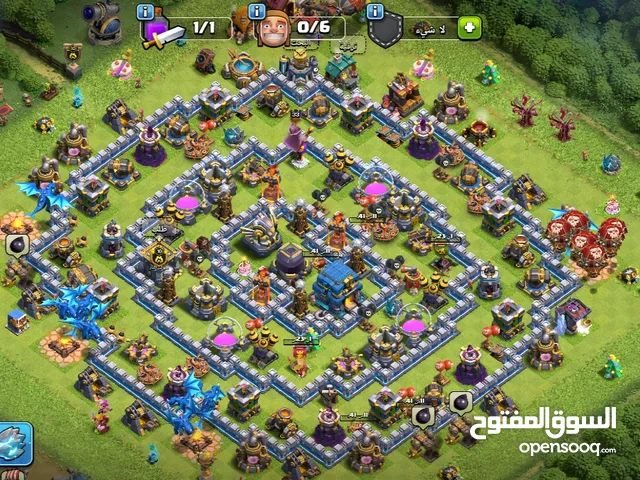Viewport: 640px width, 480px height.
Task: Select the builder face 0/6 counter
Action: 300,29
